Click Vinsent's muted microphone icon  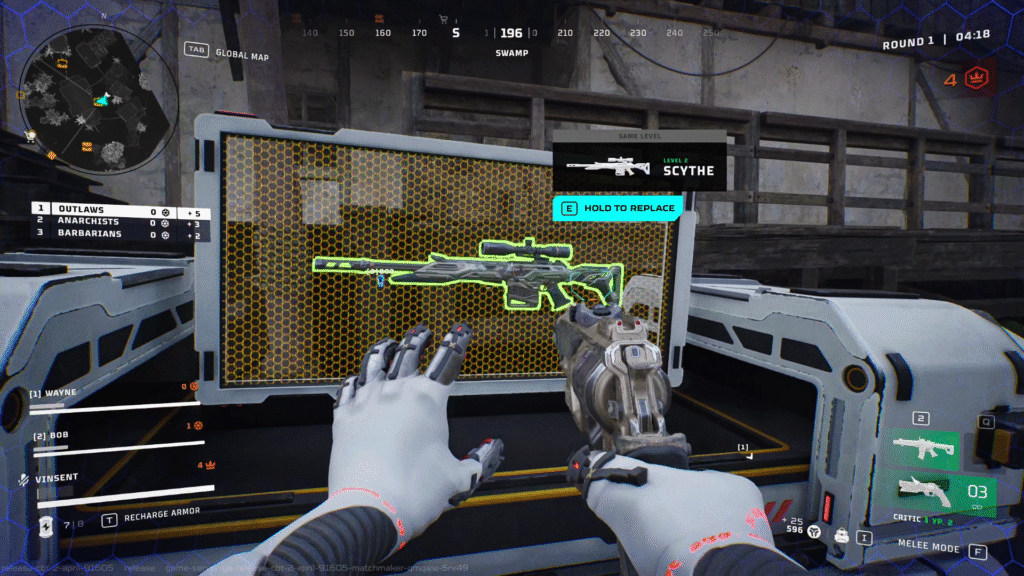[23, 479]
